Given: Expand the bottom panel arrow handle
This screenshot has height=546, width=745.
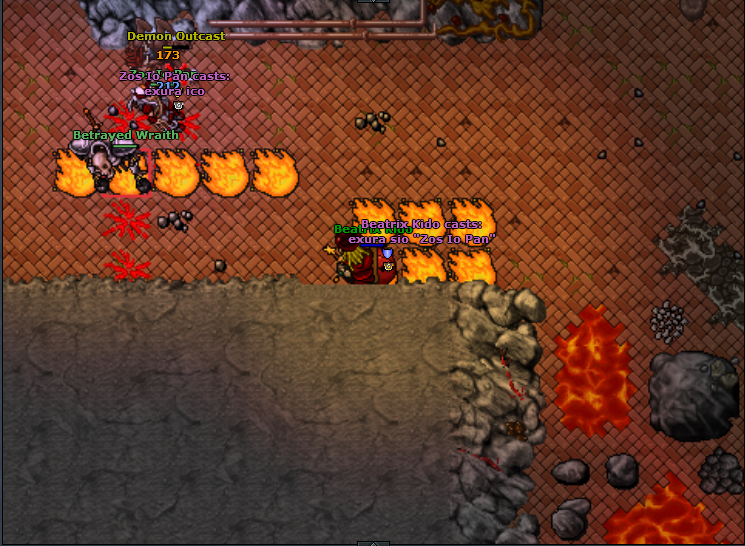Looking at the screenshot, I should pos(372,542).
